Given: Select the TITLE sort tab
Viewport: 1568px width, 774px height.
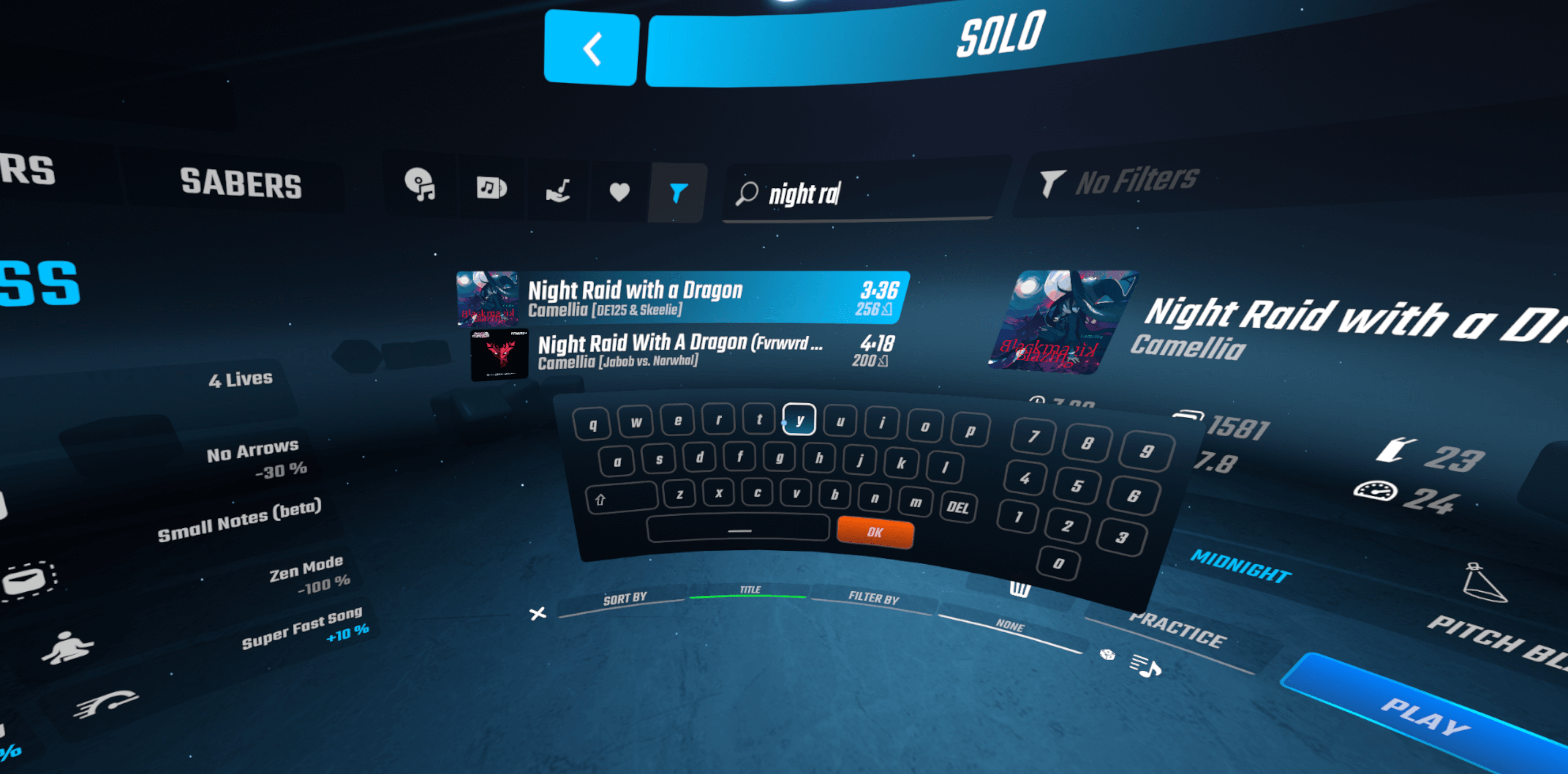Looking at the screenshot, I should [750, 590].
